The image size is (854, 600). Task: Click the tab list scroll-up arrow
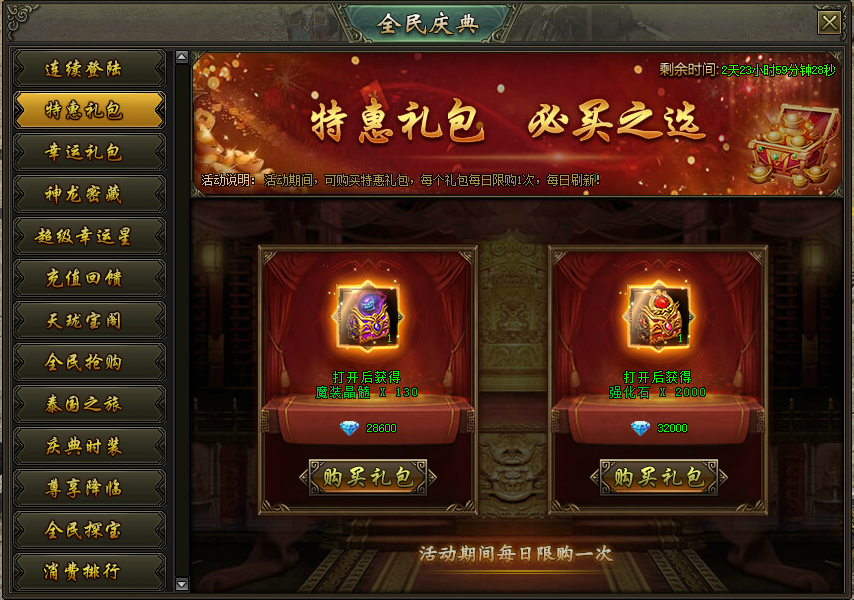[x=181, y=58]
